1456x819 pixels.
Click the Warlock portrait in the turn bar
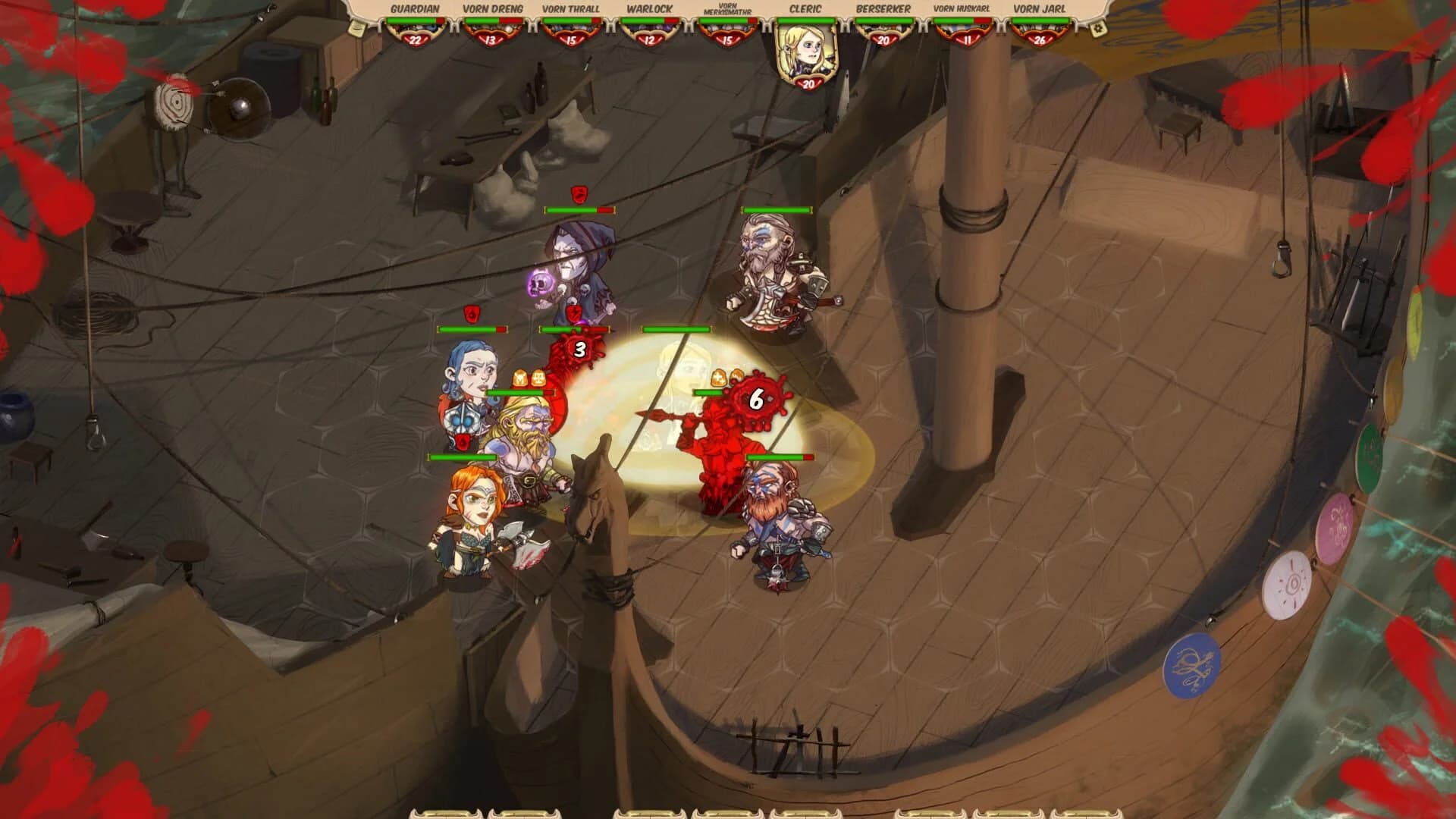pos(650,30)
